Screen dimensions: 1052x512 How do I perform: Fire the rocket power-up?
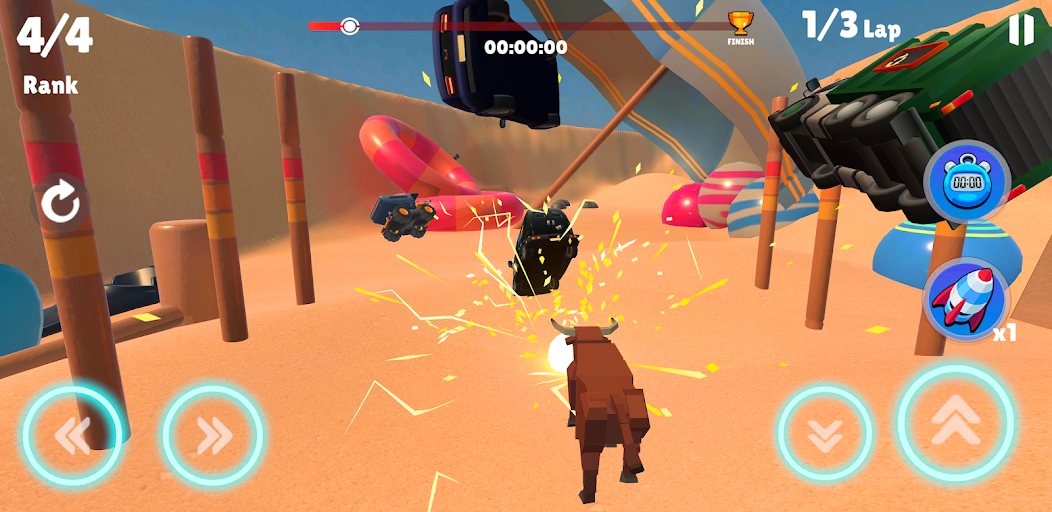(x=965, y=297)
